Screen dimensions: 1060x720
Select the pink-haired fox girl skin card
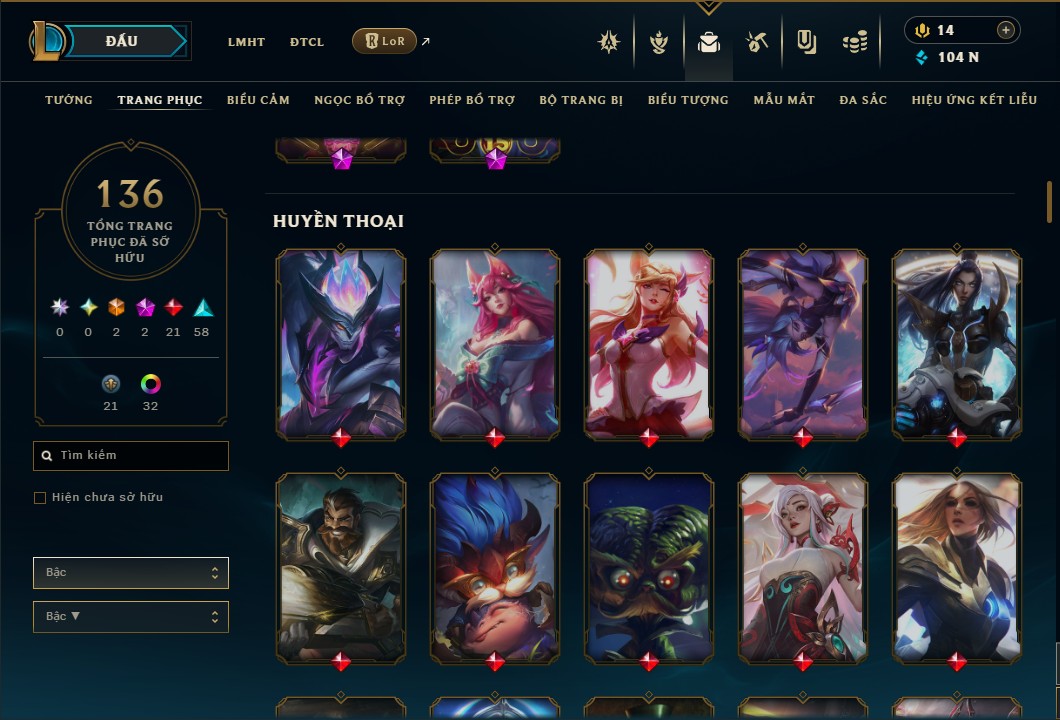coord(495,344)
